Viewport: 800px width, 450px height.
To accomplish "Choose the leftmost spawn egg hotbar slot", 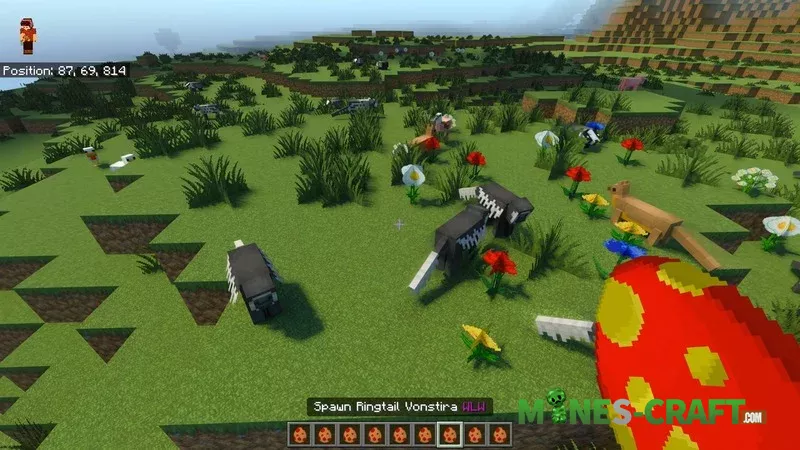I will 301,434.
